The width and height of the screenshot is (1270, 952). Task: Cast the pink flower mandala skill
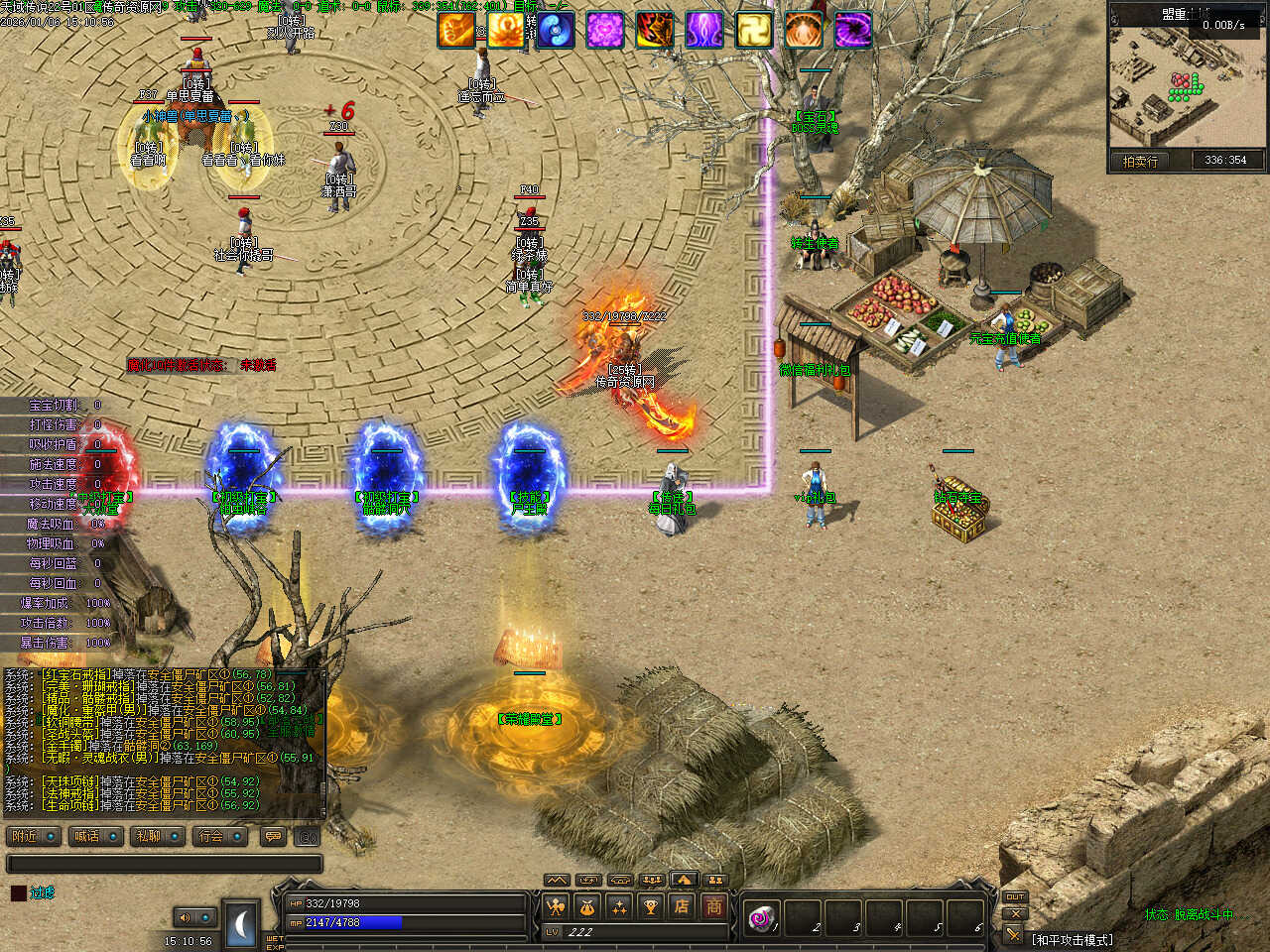pos(604,30)
